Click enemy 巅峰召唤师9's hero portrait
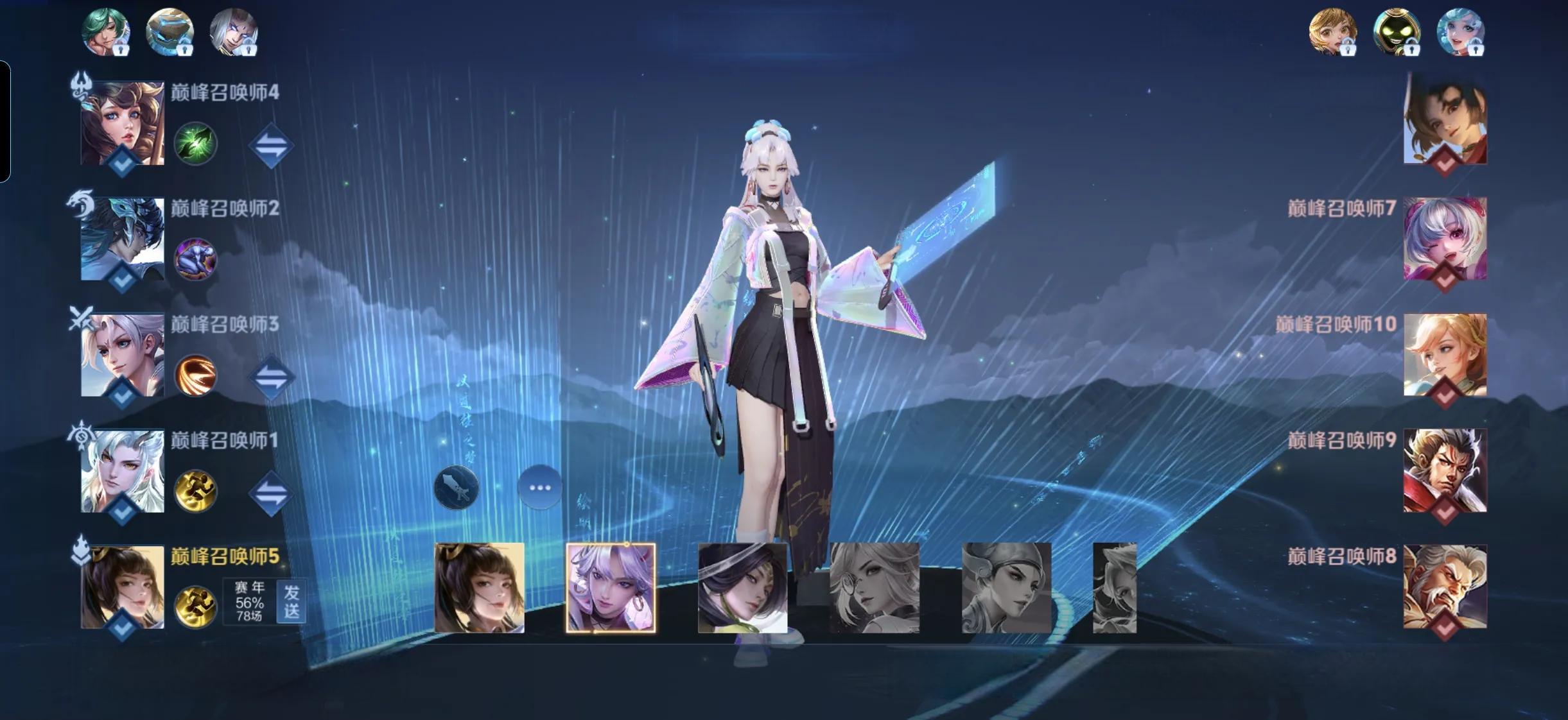1568x720 pixels. 1445,470
